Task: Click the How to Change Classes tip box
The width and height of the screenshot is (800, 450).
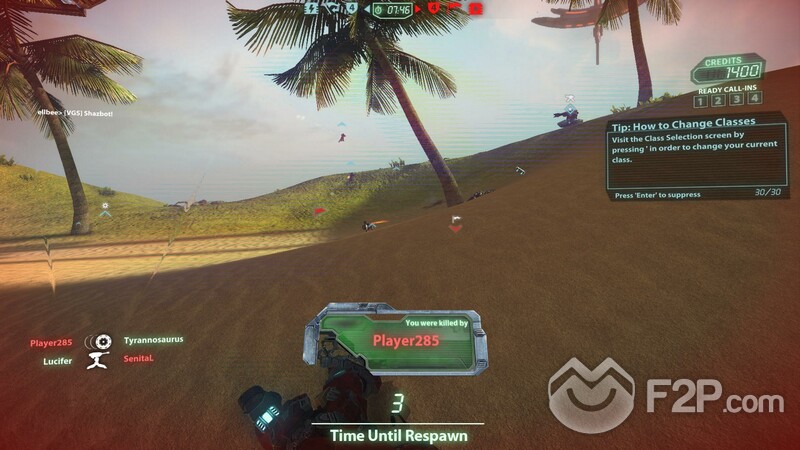Action: click(x=682, y=157)
